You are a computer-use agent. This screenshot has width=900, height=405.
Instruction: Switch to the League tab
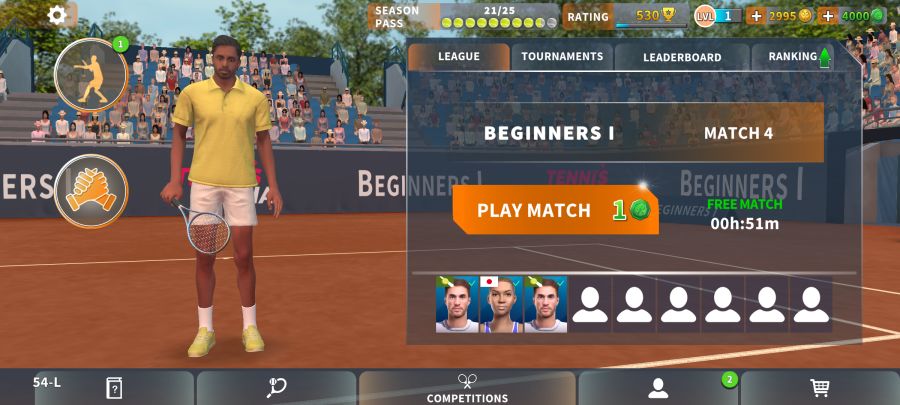point(459,57)
